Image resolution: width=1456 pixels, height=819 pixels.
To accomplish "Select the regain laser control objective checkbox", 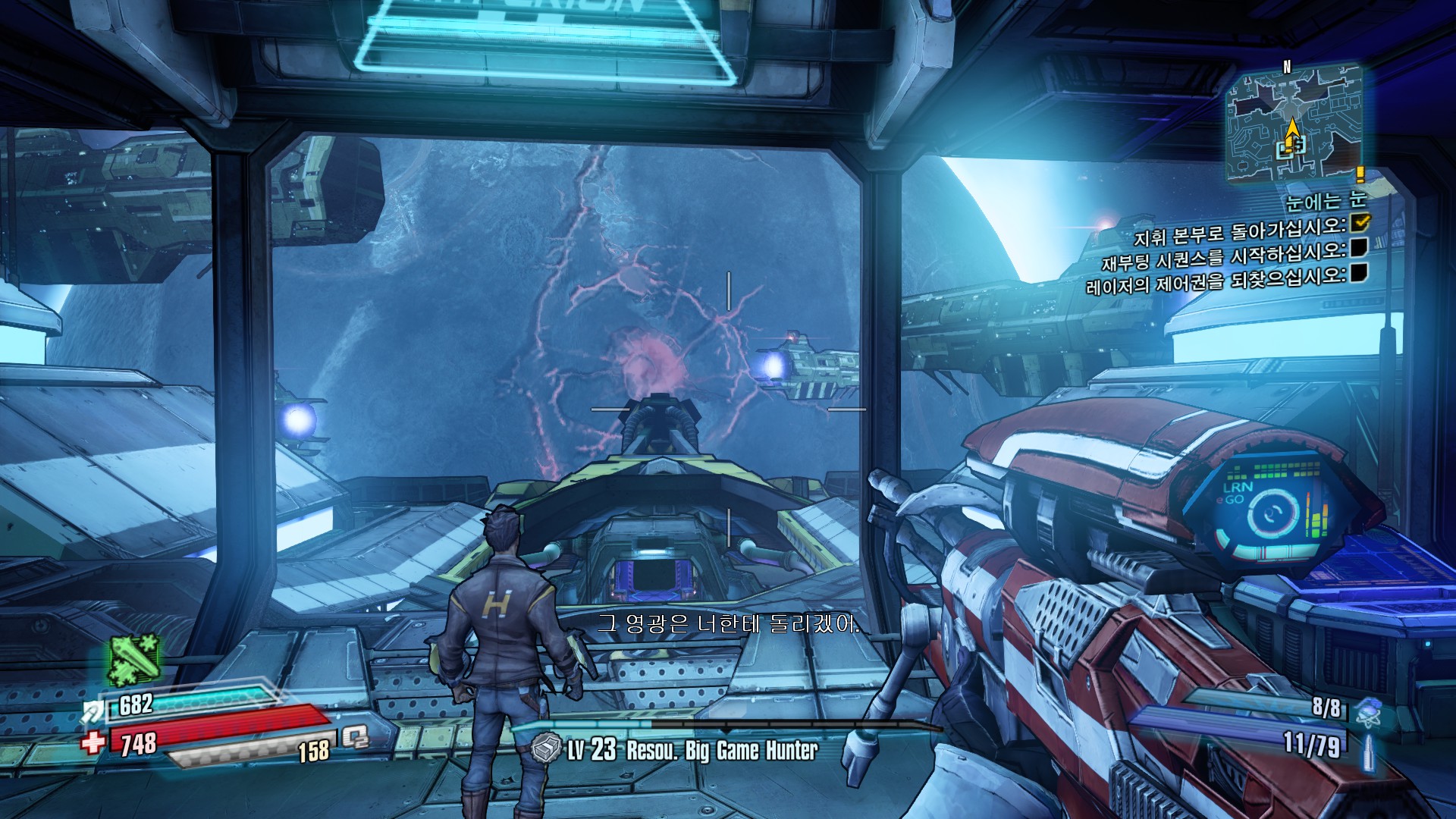I will [1359, 272].
